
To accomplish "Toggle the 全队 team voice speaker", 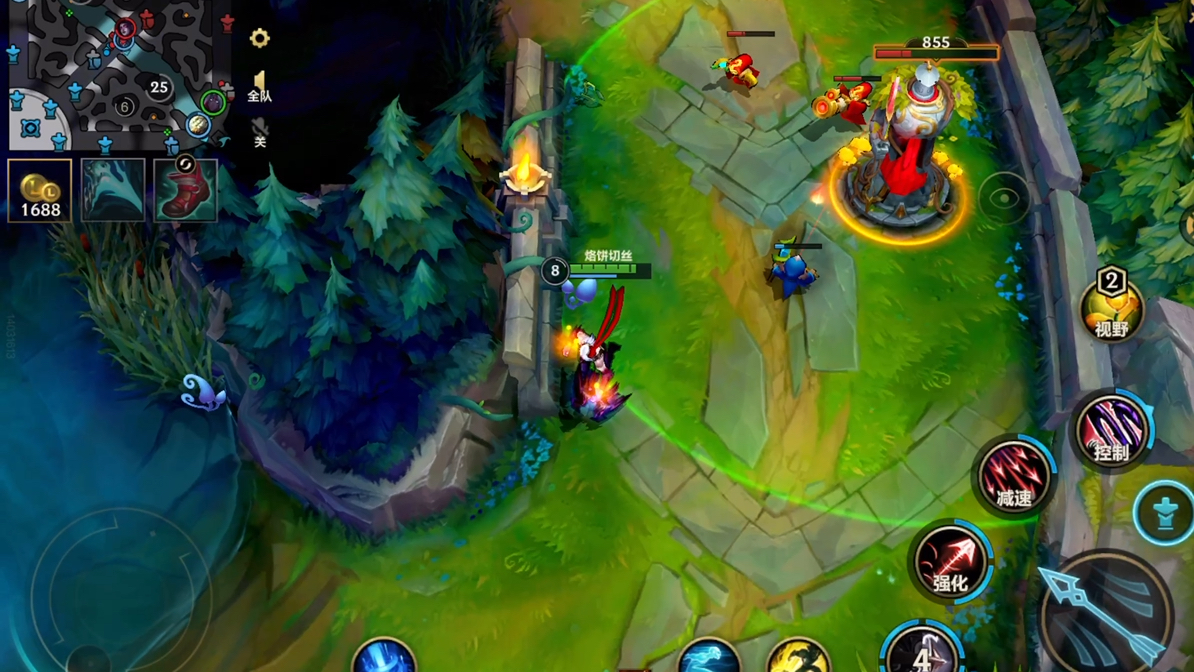I will pos(259,87).
